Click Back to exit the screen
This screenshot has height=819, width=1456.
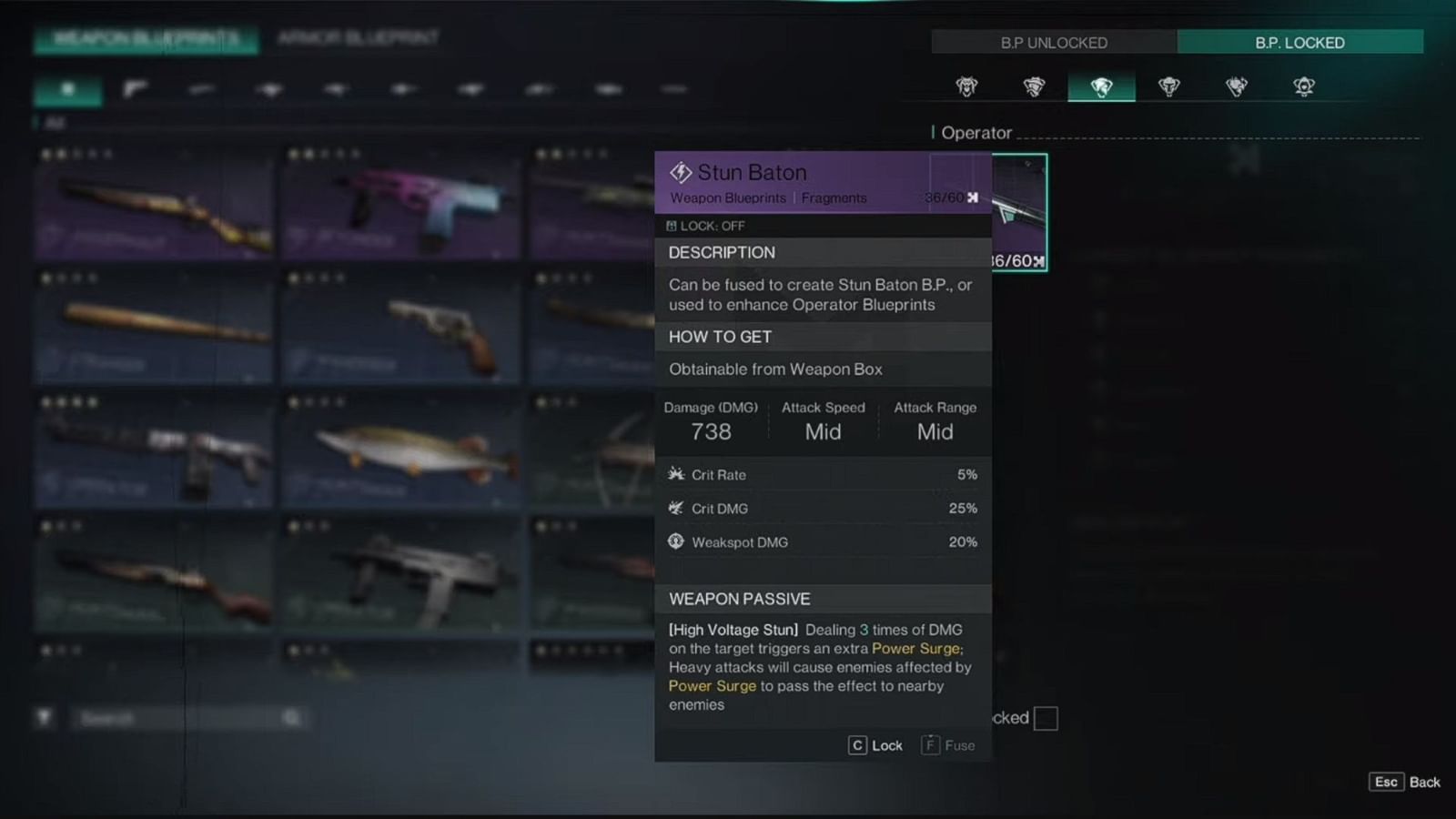tap(1406, 782)
